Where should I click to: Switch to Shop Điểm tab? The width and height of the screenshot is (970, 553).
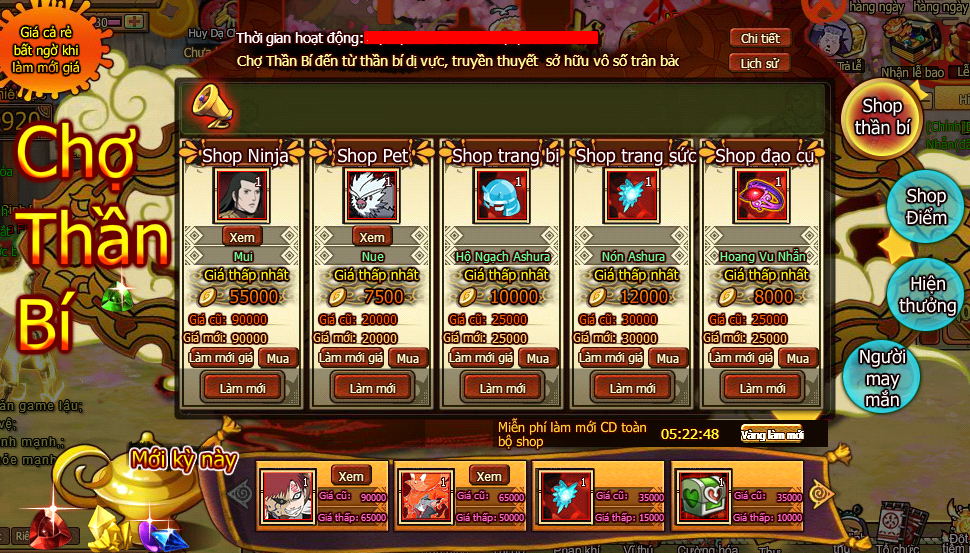pos(925,206)
